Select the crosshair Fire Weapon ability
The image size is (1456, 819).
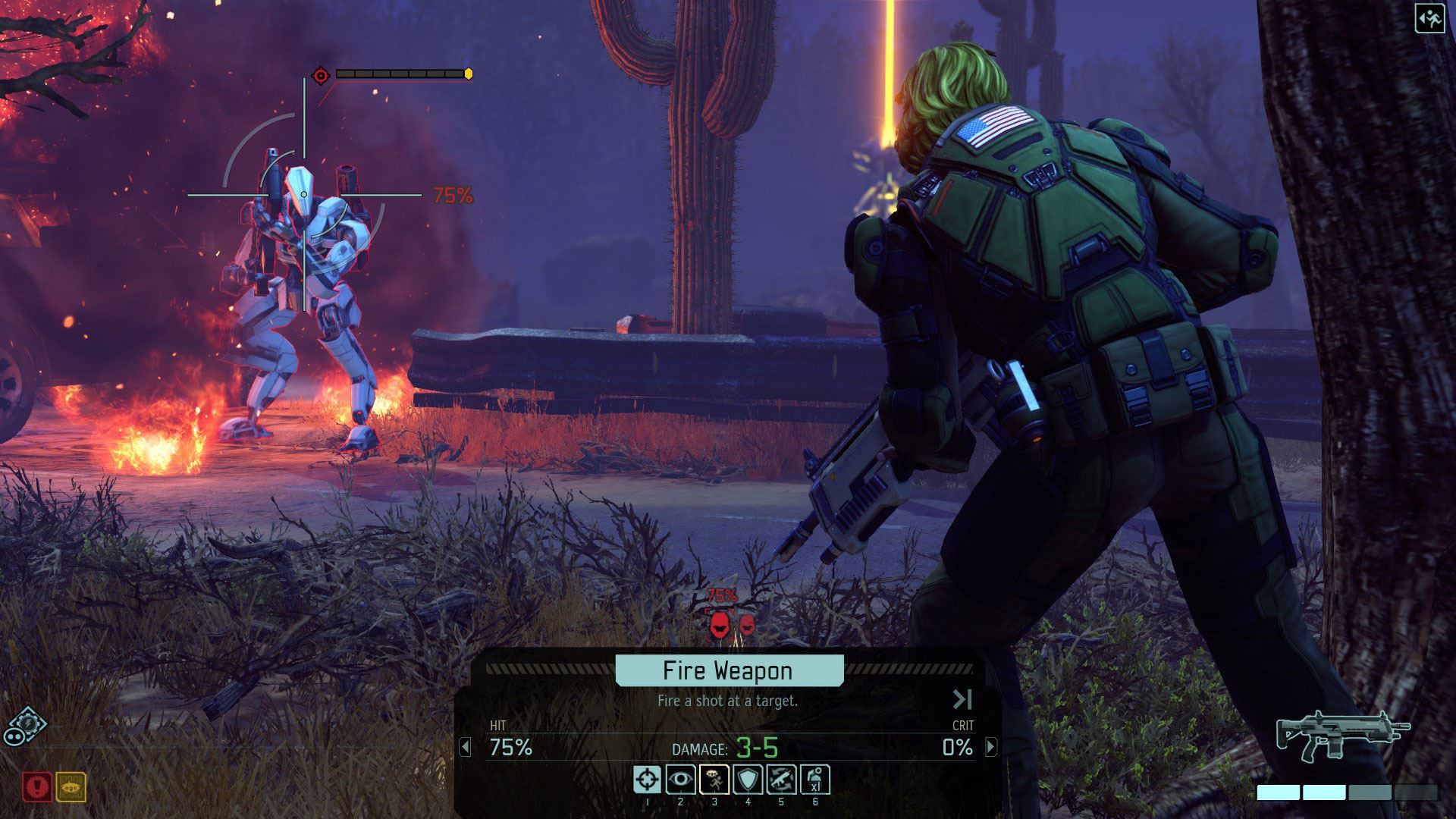(x=647, y=780)
